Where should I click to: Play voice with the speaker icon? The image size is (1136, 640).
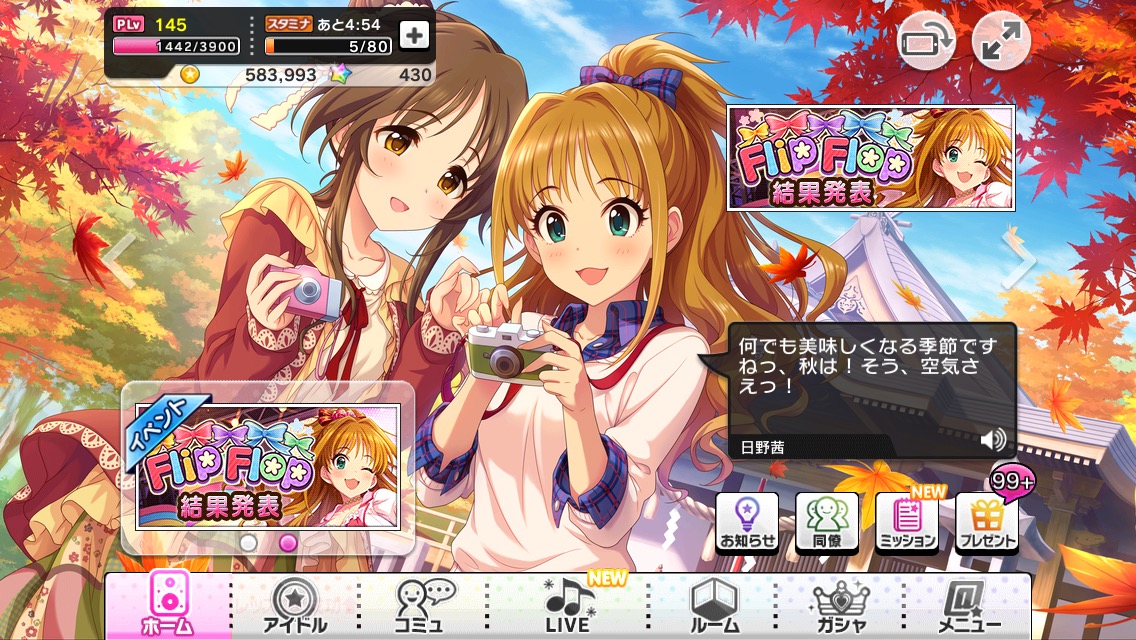993,440
